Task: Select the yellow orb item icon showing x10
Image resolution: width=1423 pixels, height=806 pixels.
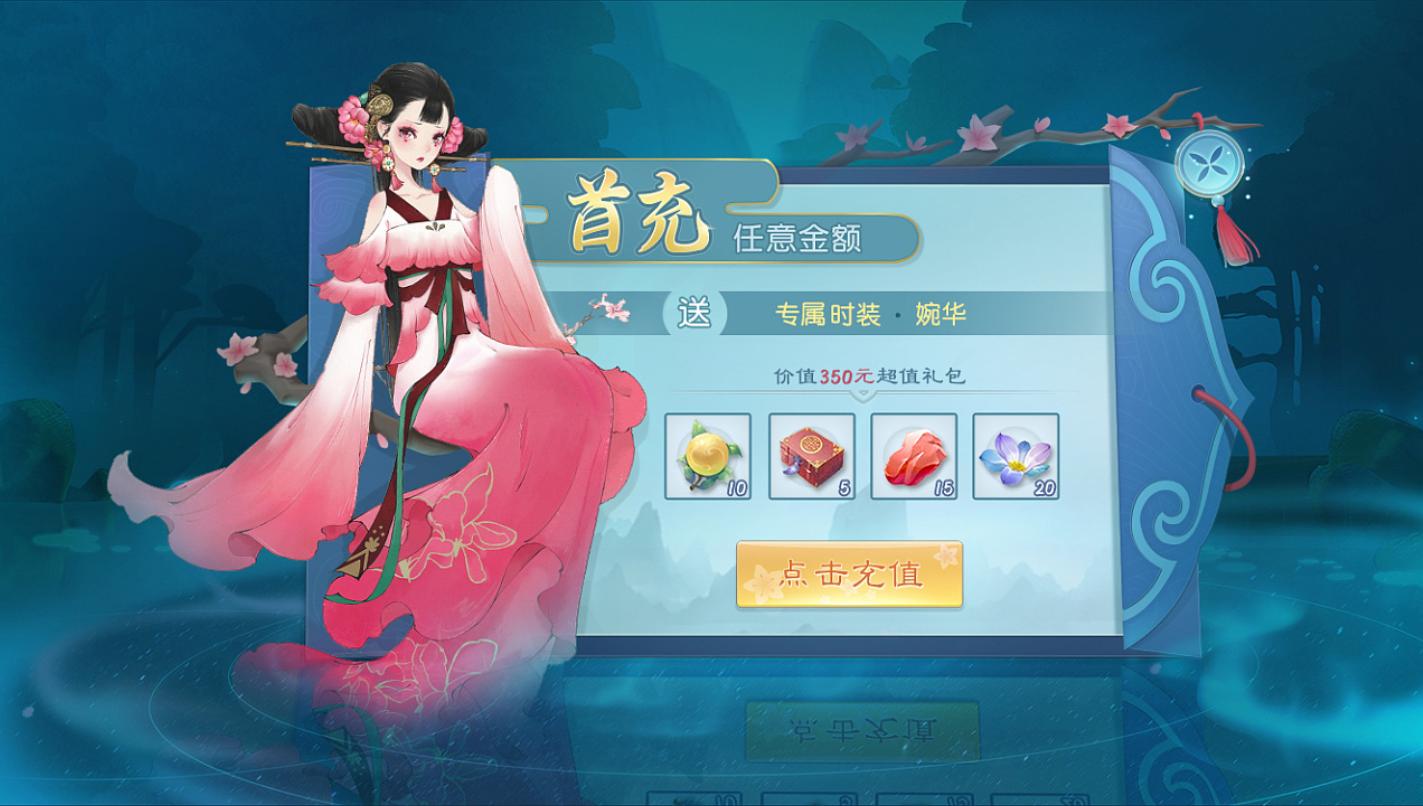Action: point(706,459)
